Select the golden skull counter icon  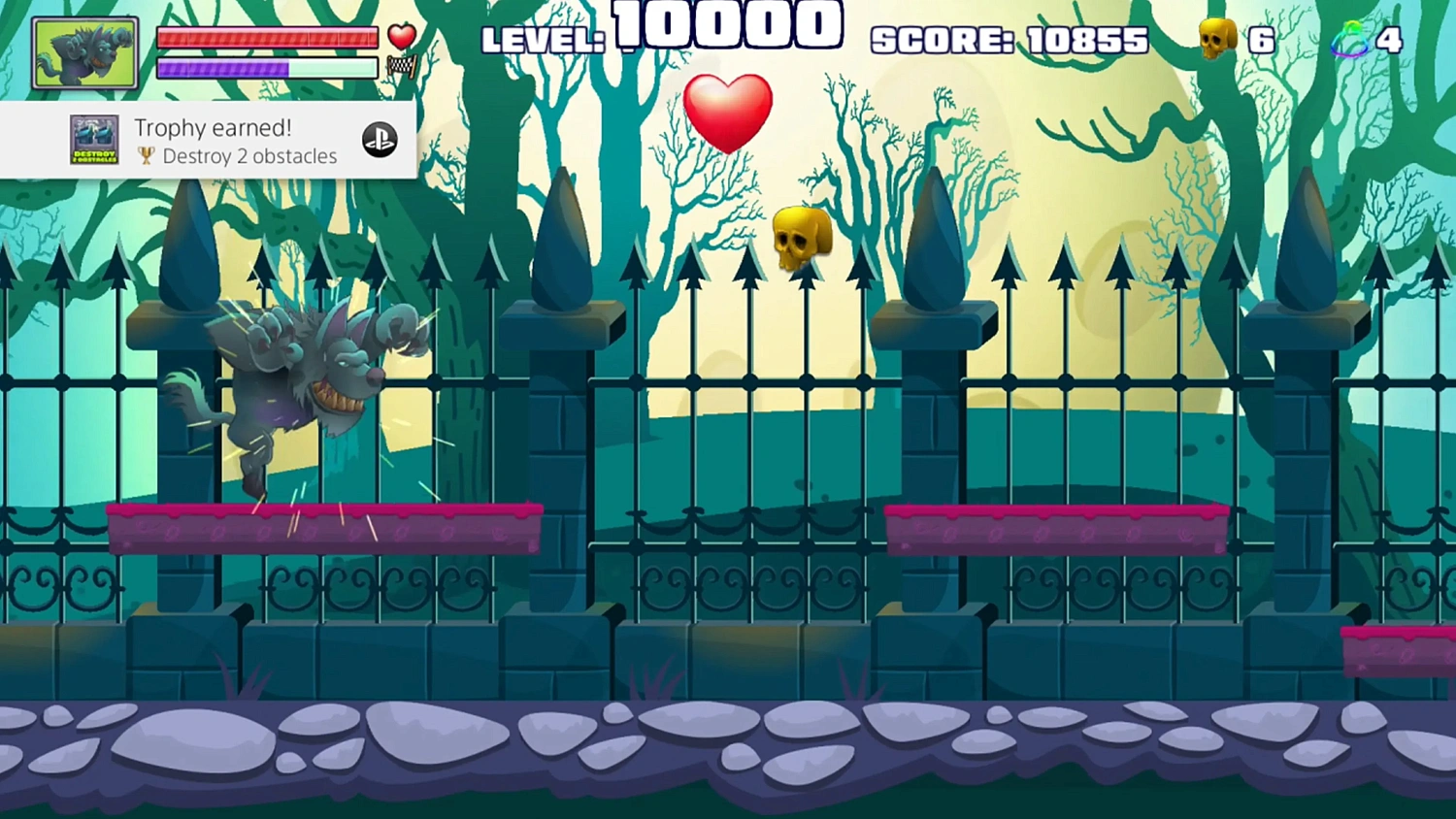pos(1217,39)
